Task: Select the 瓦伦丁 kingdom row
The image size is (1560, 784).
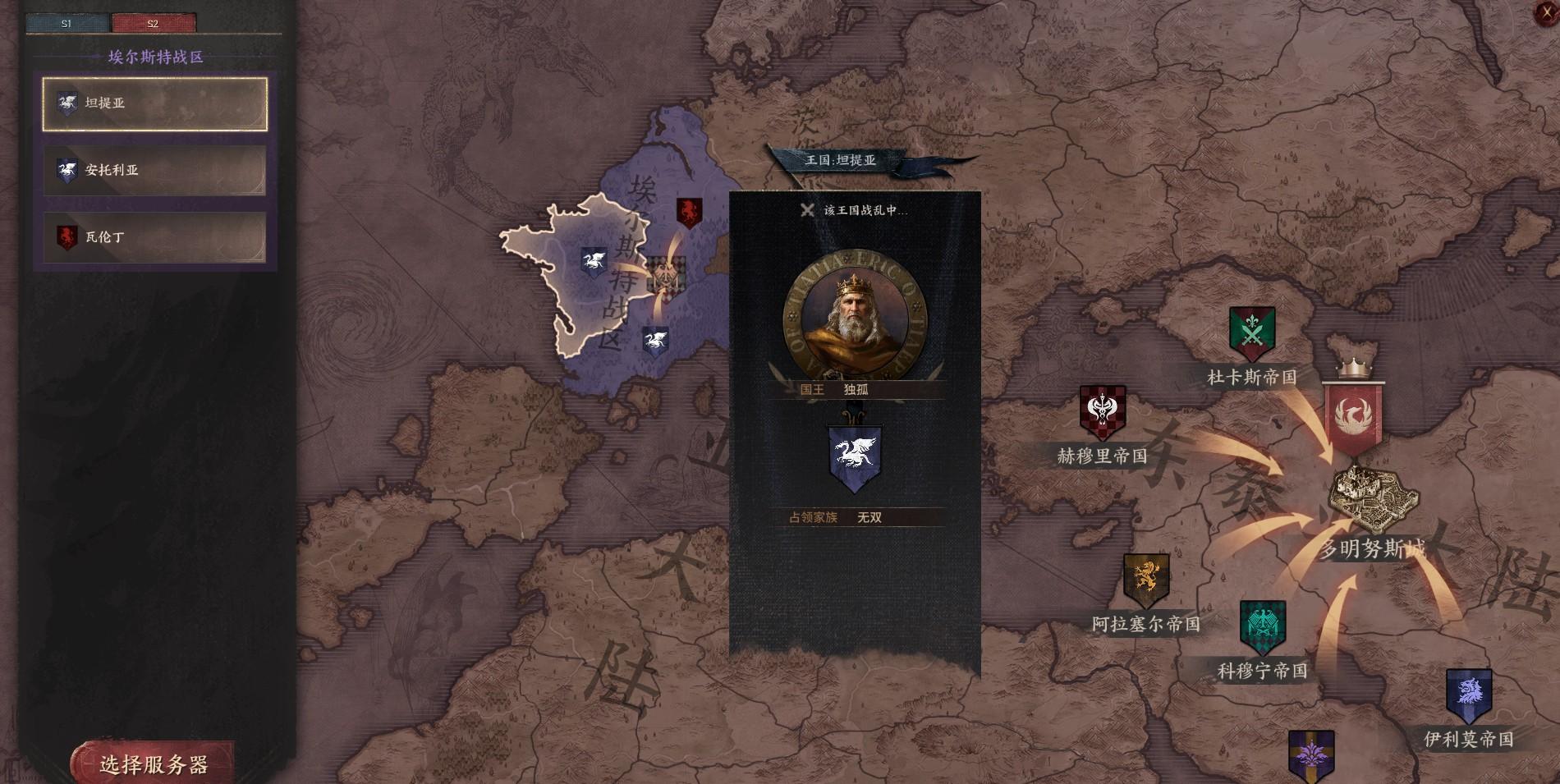Action: (155, 238)
